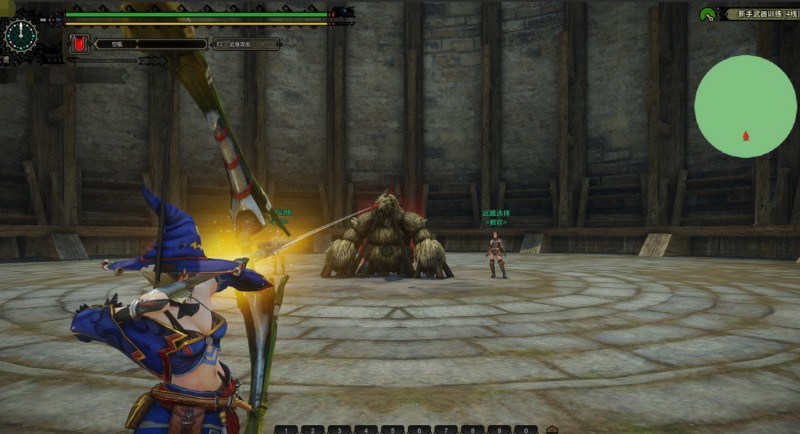800x434 pixels.
Task: Click the small icon right of the hotbar
Action: (551, 429)
